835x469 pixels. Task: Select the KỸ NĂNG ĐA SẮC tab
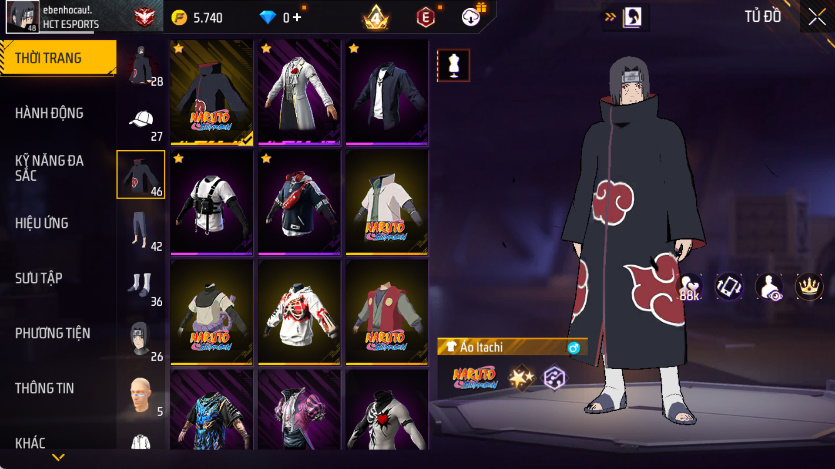click(57, 168)
